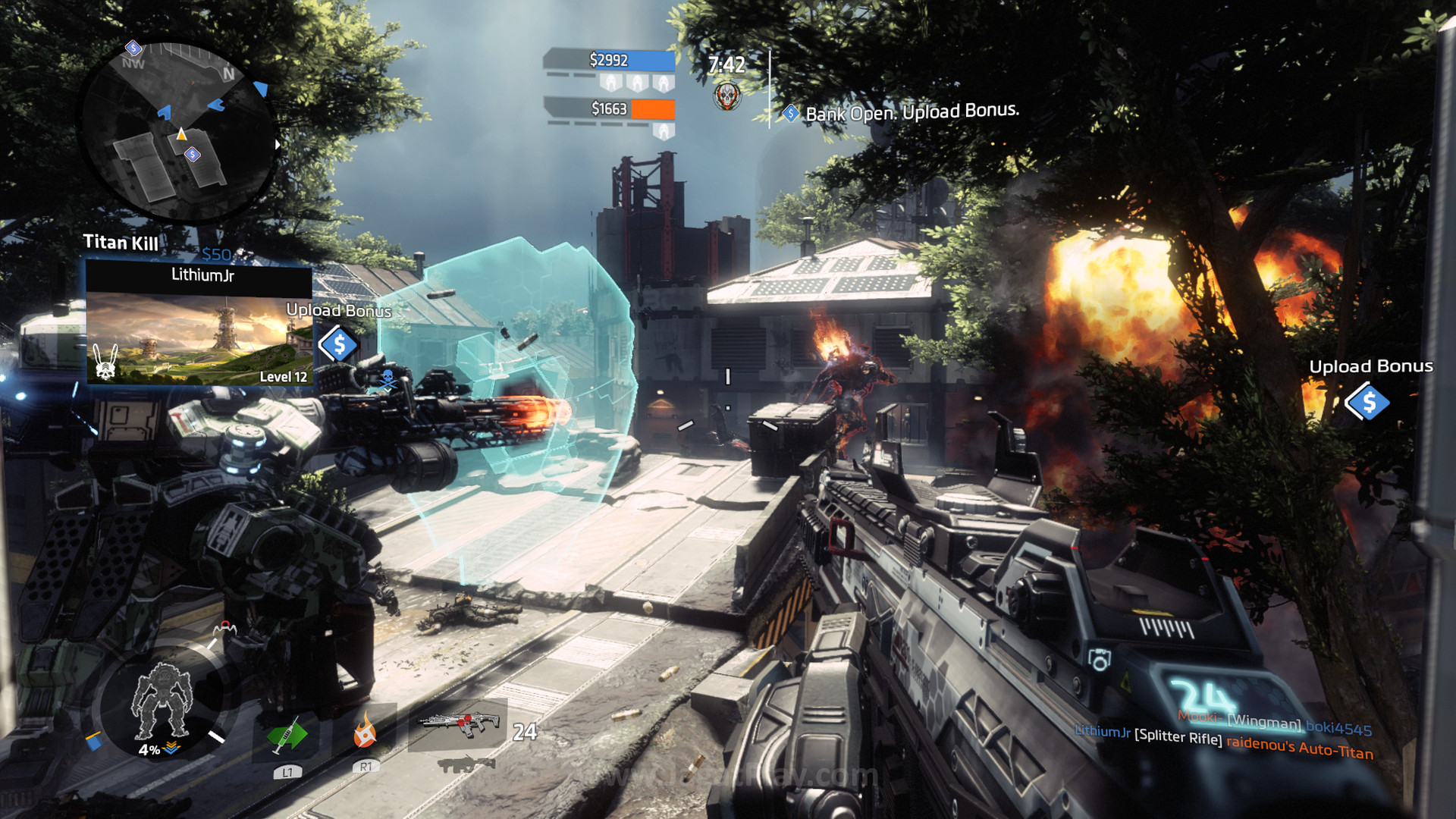Click the skull emblem below the match timer
This screenshot has width=1456, height=819.
pyautogui.click(x=726, y=96)
